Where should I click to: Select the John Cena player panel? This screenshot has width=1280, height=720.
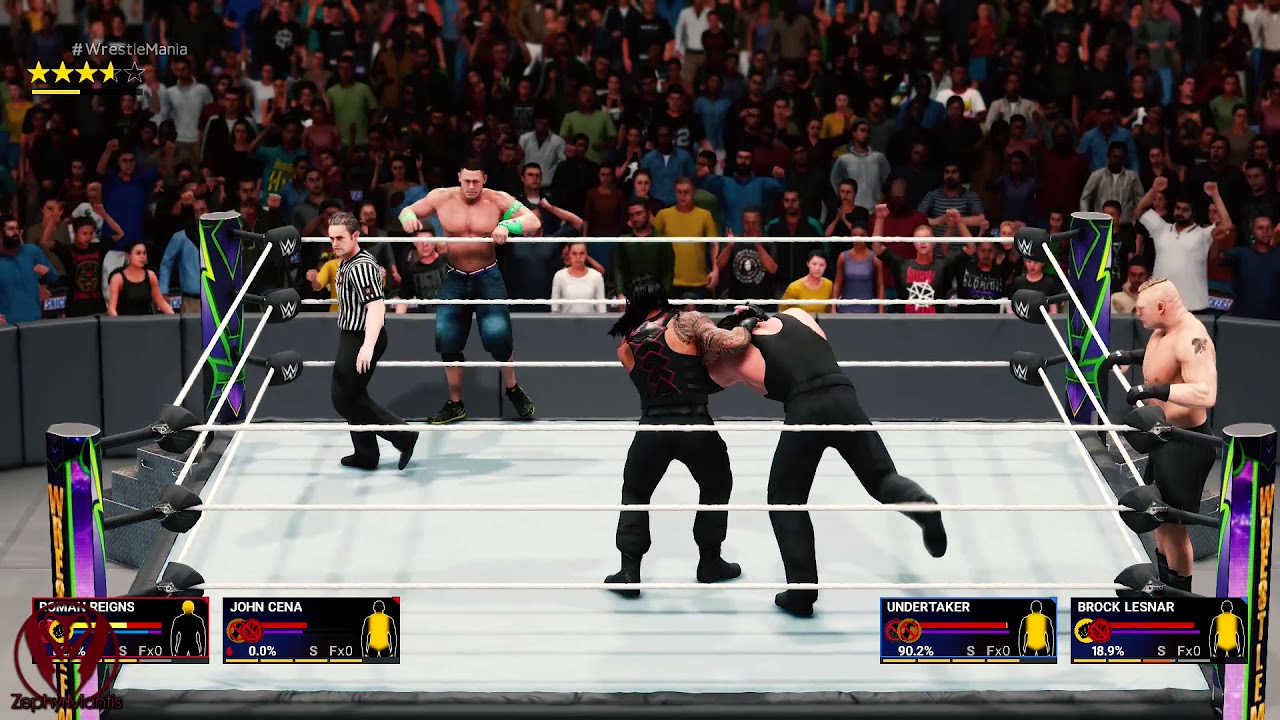(x=310, y=630)
